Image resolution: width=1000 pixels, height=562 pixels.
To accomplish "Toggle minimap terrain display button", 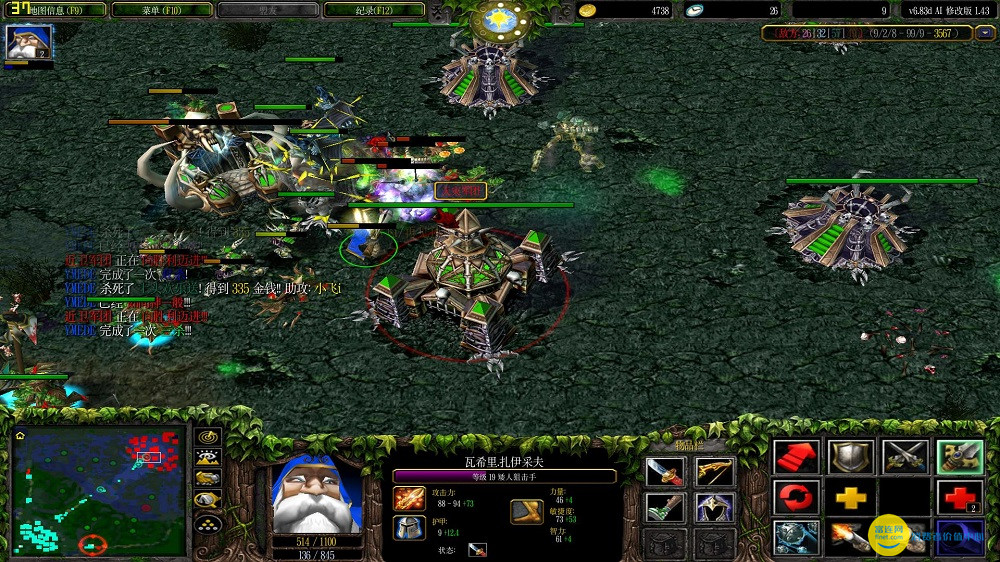I will (x=208, y=458).
